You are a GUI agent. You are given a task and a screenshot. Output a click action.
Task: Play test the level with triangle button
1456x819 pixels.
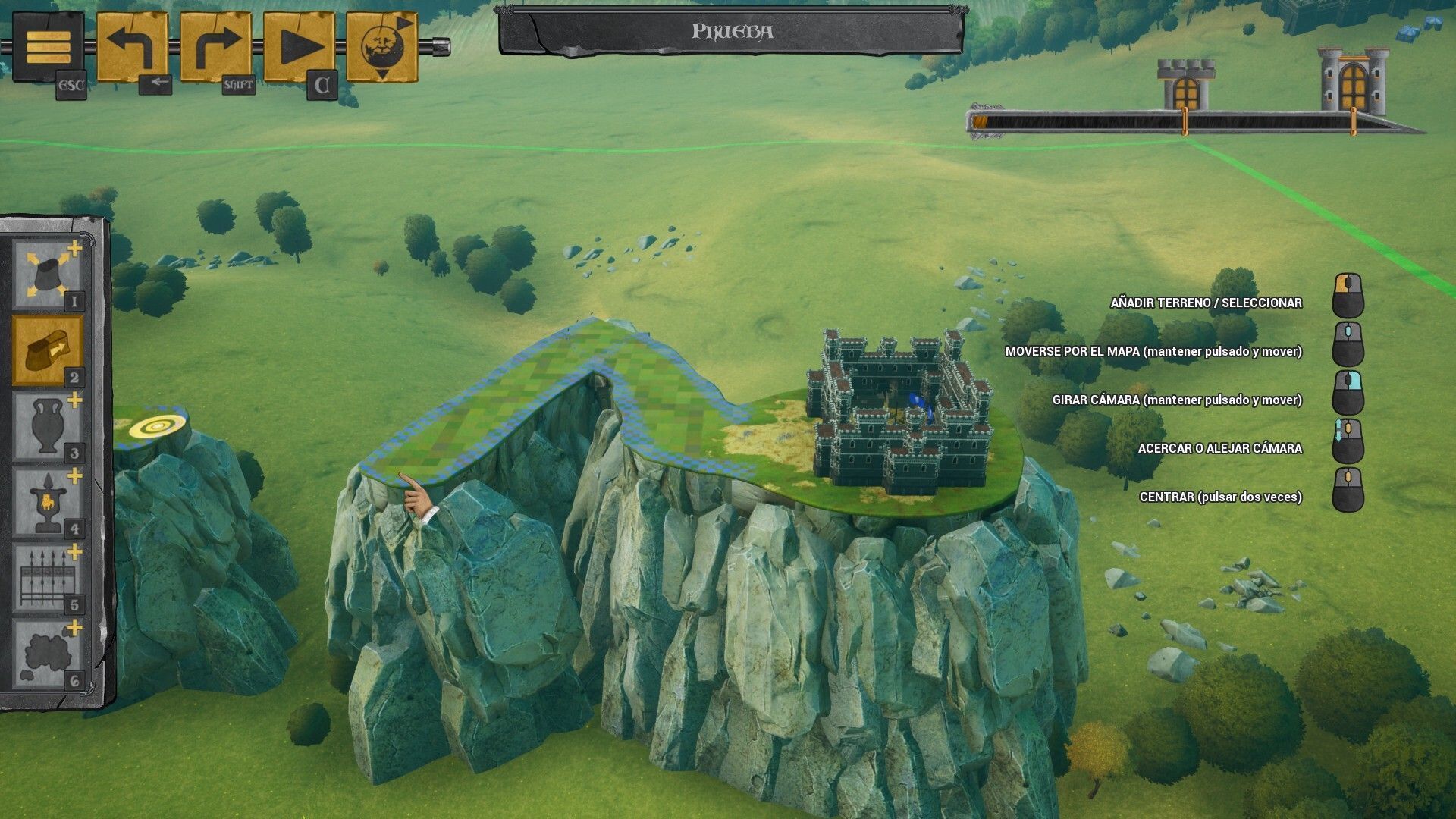299,48
